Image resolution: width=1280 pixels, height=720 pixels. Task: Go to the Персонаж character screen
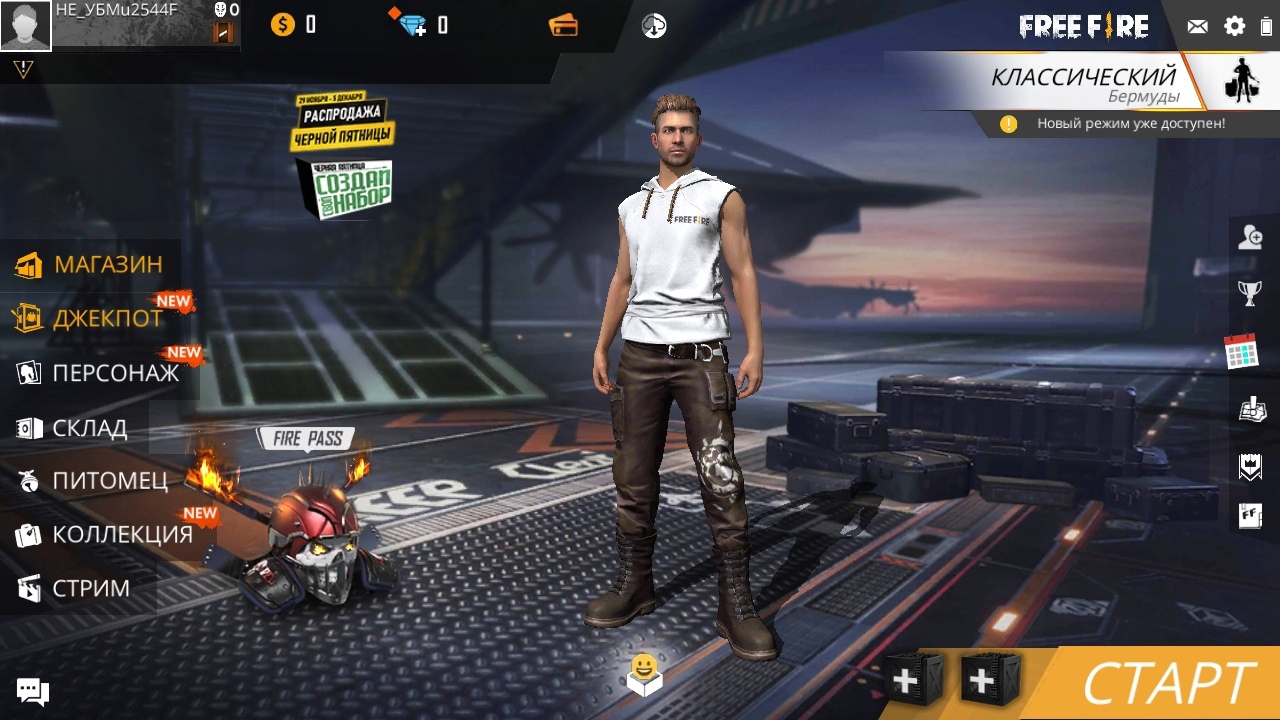98,373
